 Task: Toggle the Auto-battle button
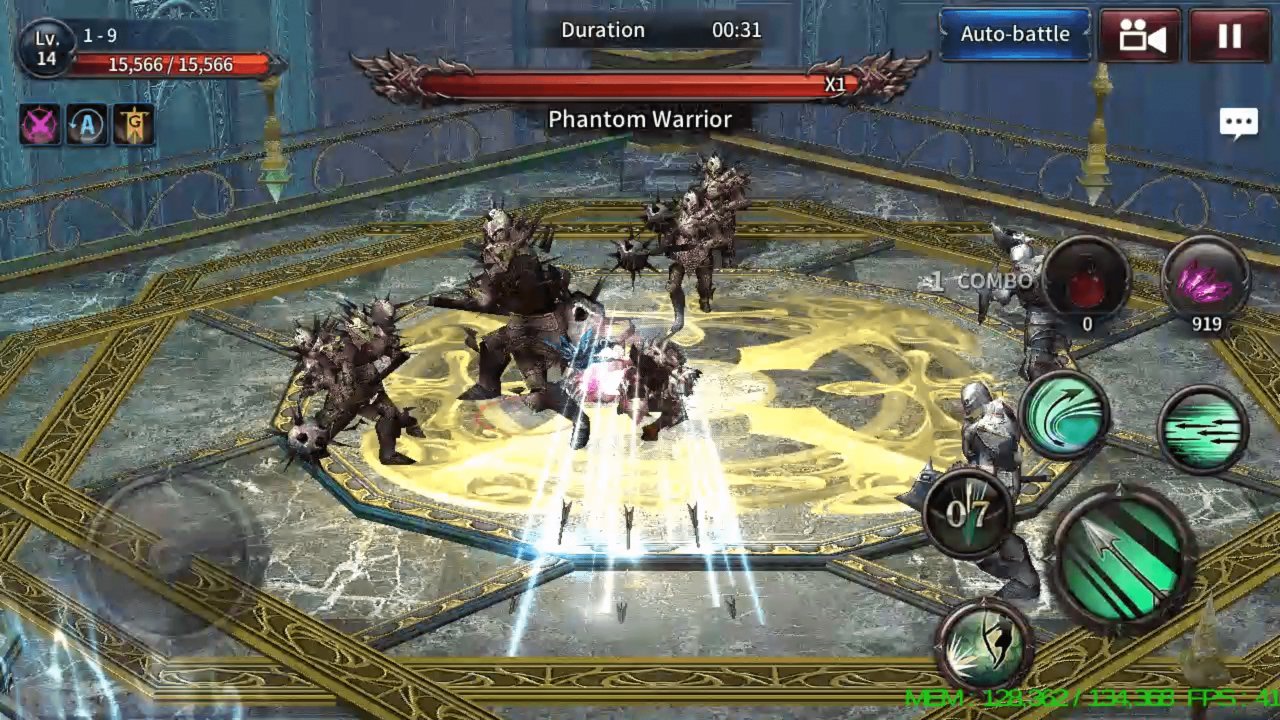pos(1014,34)
